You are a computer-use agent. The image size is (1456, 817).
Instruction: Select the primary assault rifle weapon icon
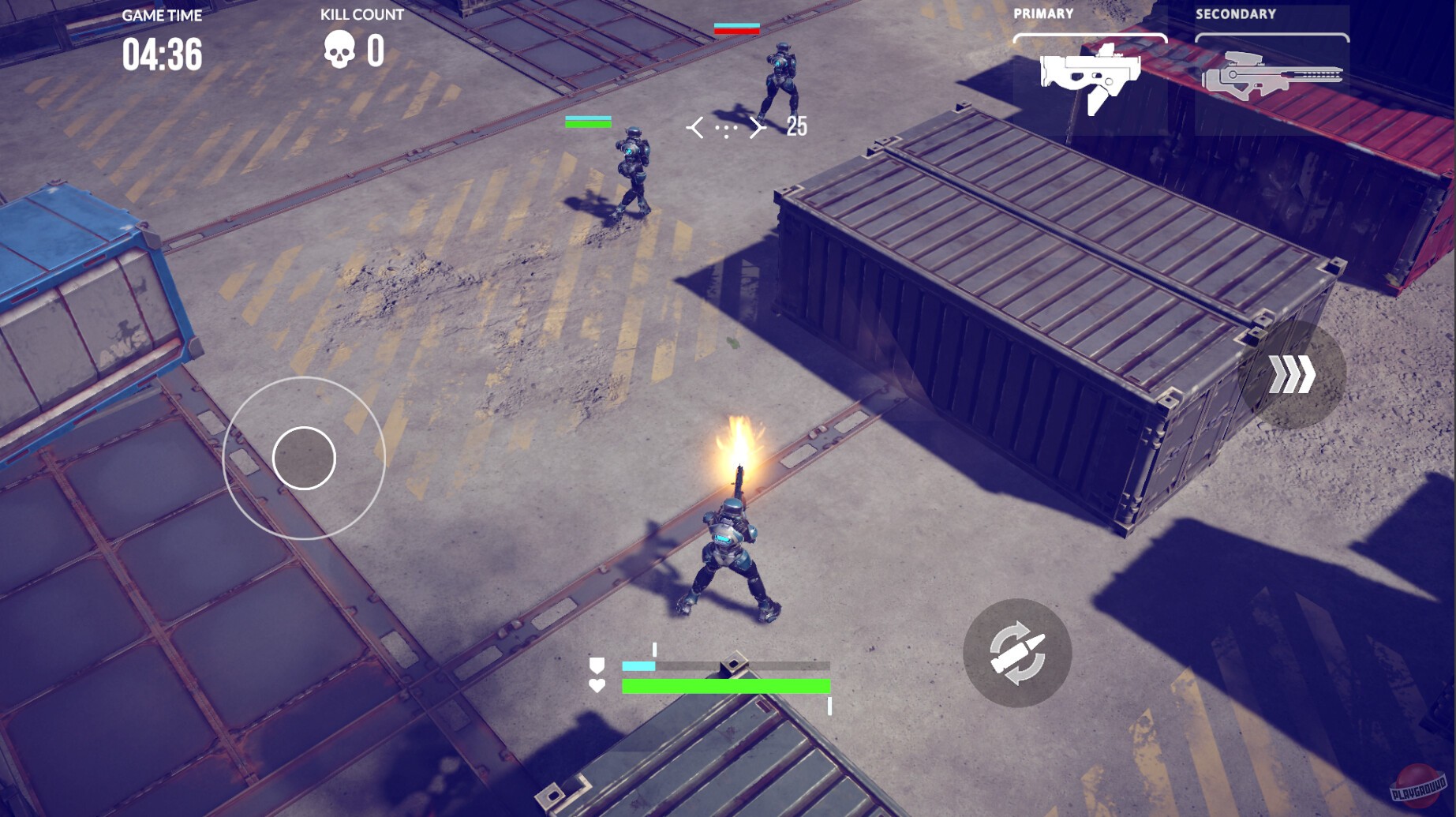click(x=1091, y=75)
